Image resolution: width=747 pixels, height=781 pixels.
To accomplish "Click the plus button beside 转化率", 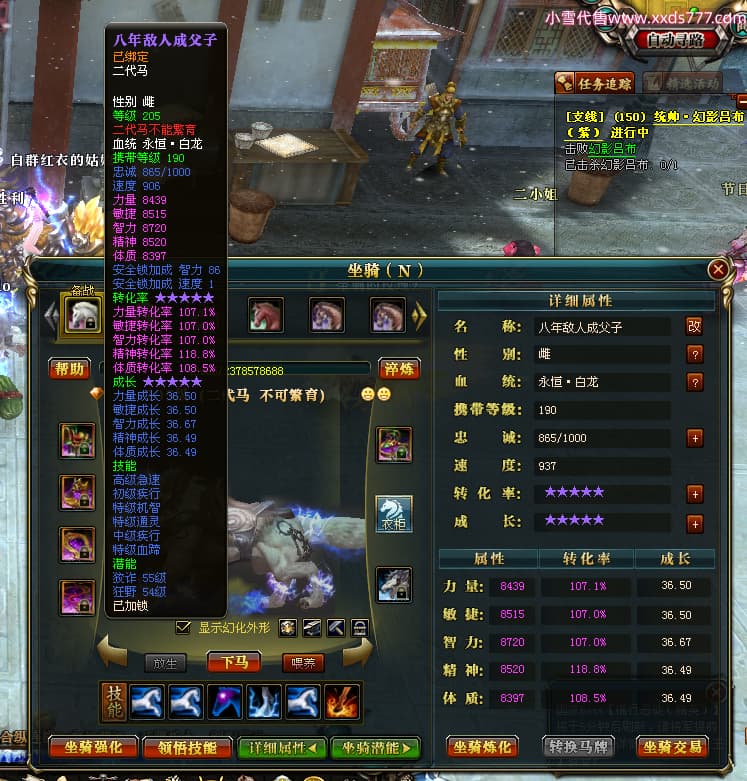I will (x=694, y=493).
